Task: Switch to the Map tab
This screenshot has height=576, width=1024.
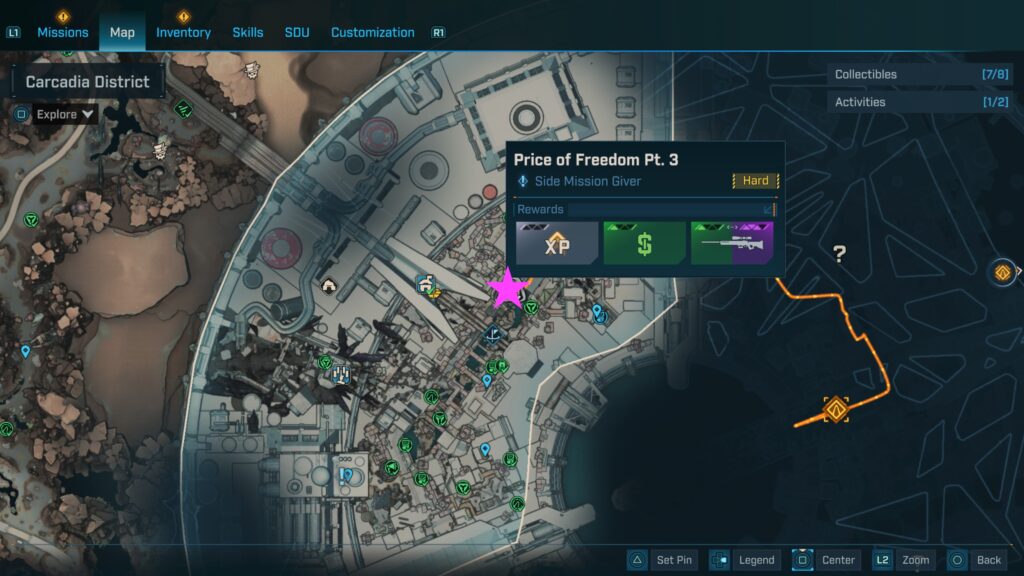Action: coord(122,32)
